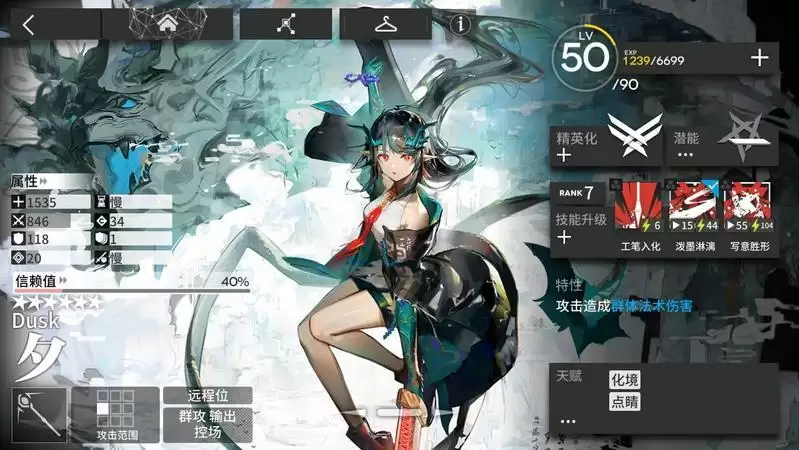Screen dimensions: 799x450
Task: Open the outfit hanger menu
Action: [x=386, y=25]
